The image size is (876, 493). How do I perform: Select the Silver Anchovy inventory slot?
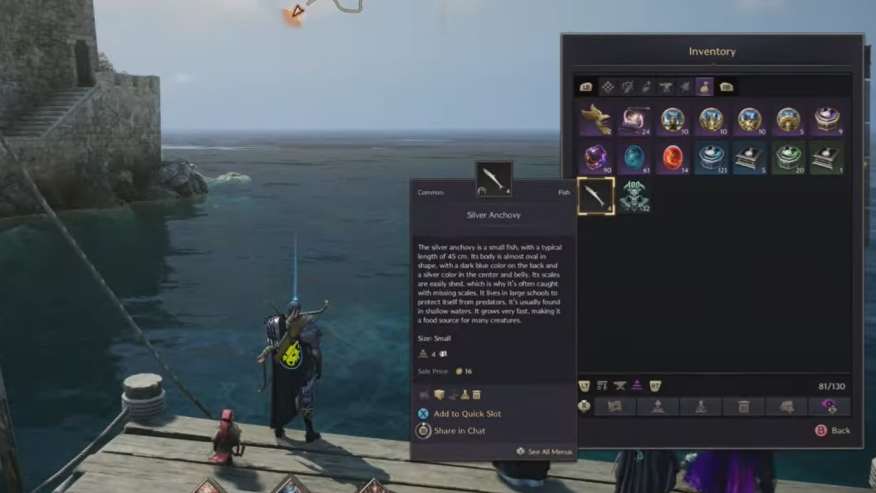click(596, 195)
